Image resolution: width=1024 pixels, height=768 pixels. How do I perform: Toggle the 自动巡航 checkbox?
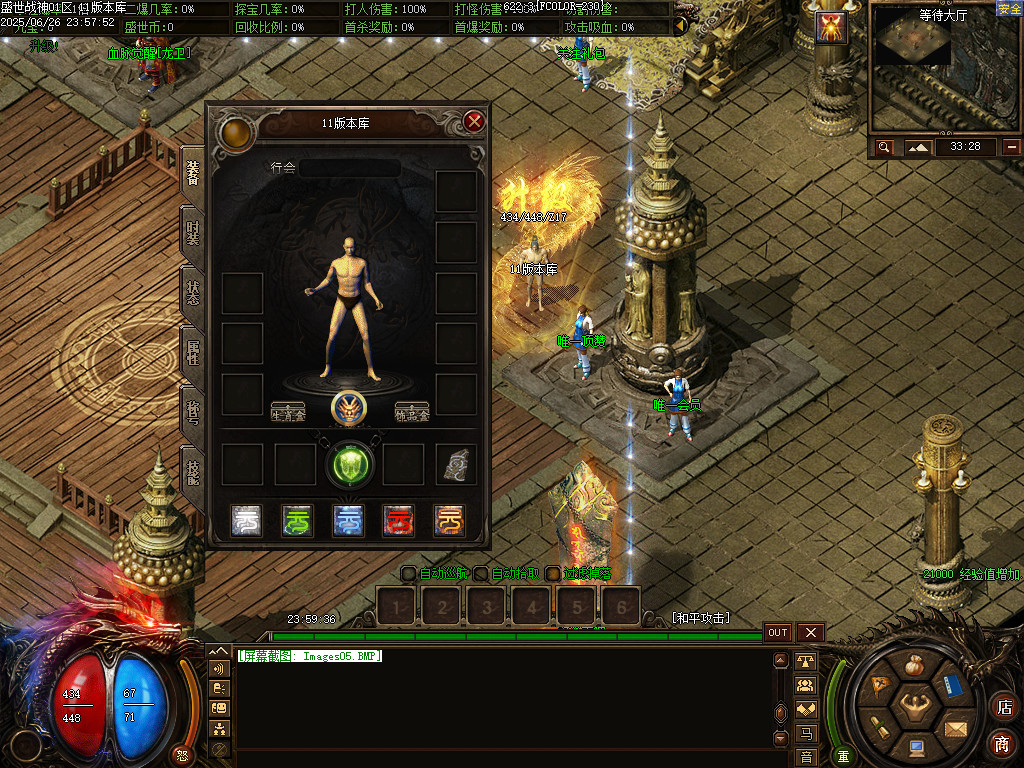coord(408,574)
